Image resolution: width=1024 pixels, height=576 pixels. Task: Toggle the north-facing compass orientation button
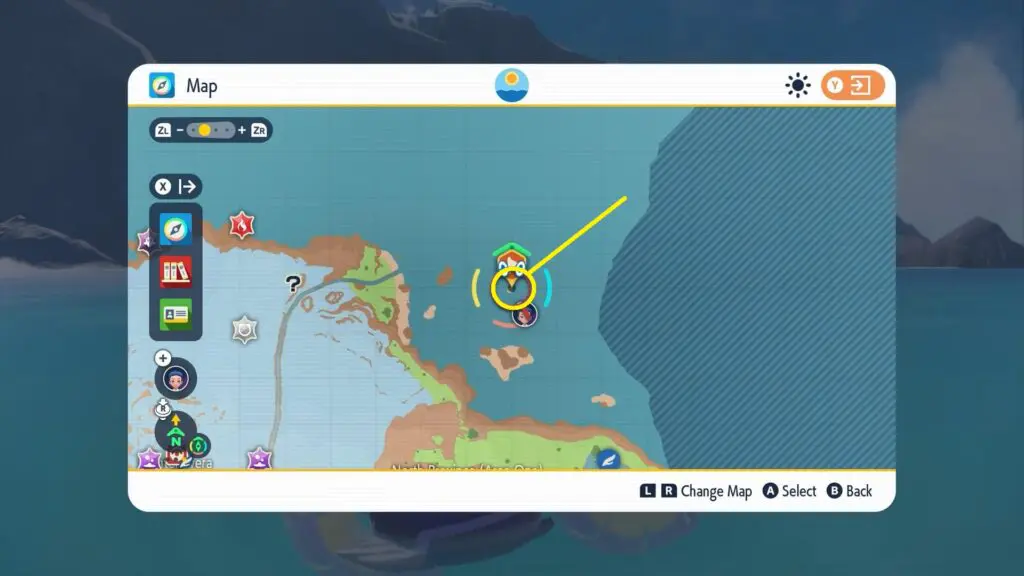tap(176, 433)
